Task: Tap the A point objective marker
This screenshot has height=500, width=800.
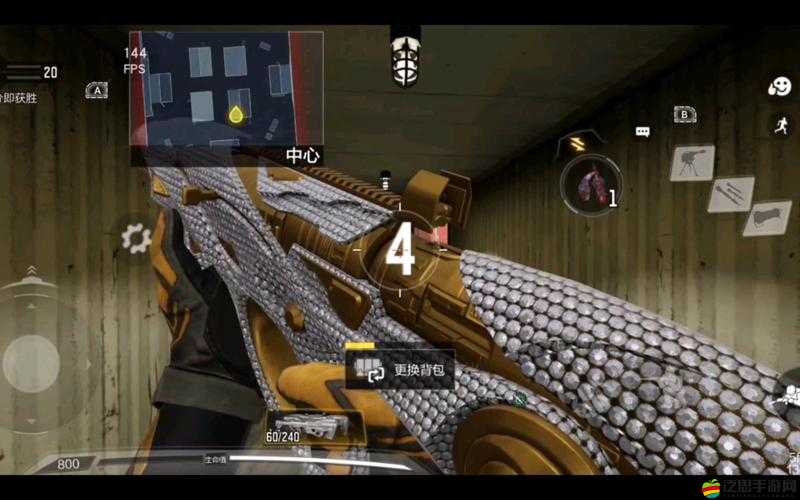Action: point(97,90)
